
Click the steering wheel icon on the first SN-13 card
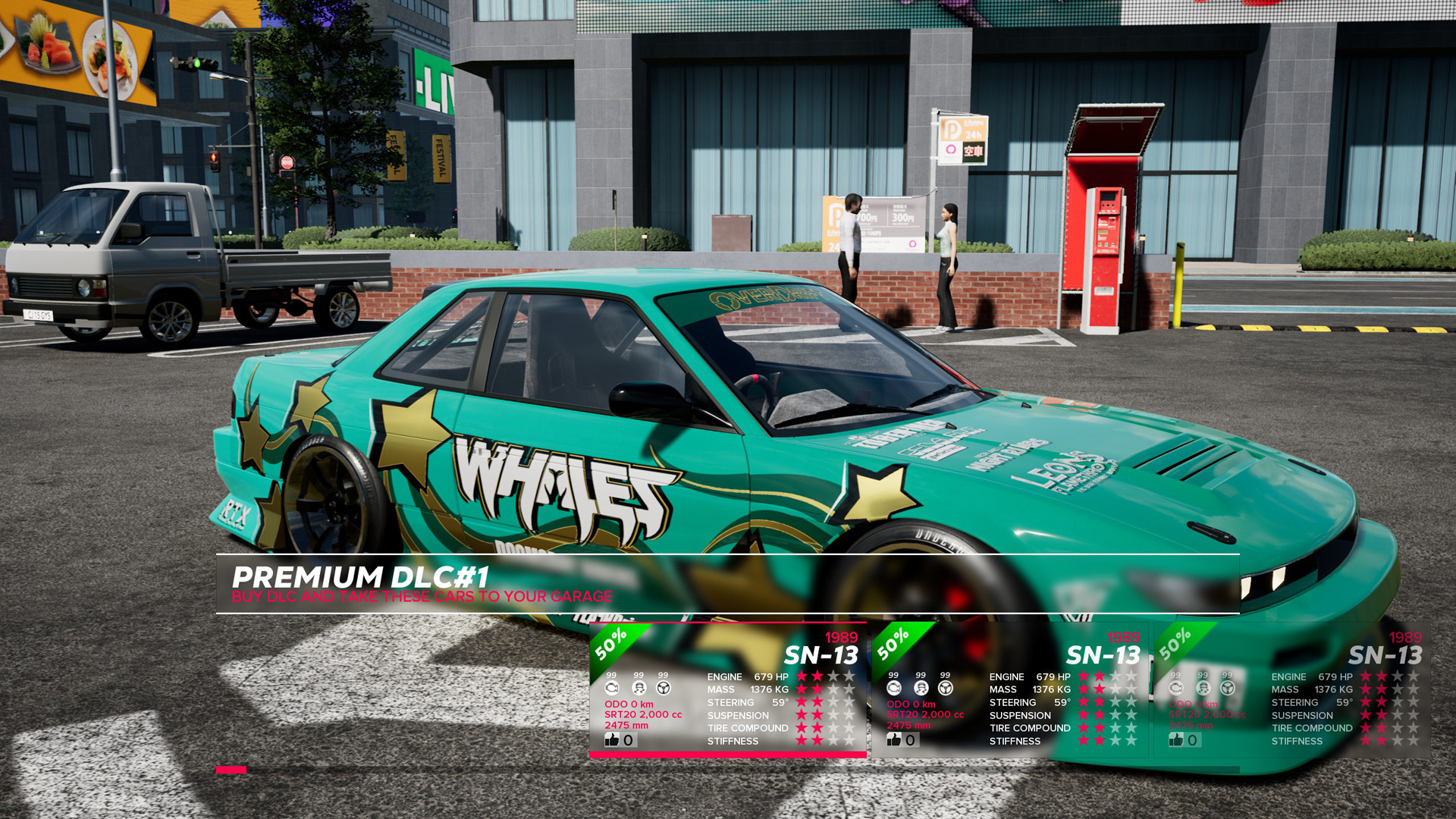(664, 688)
